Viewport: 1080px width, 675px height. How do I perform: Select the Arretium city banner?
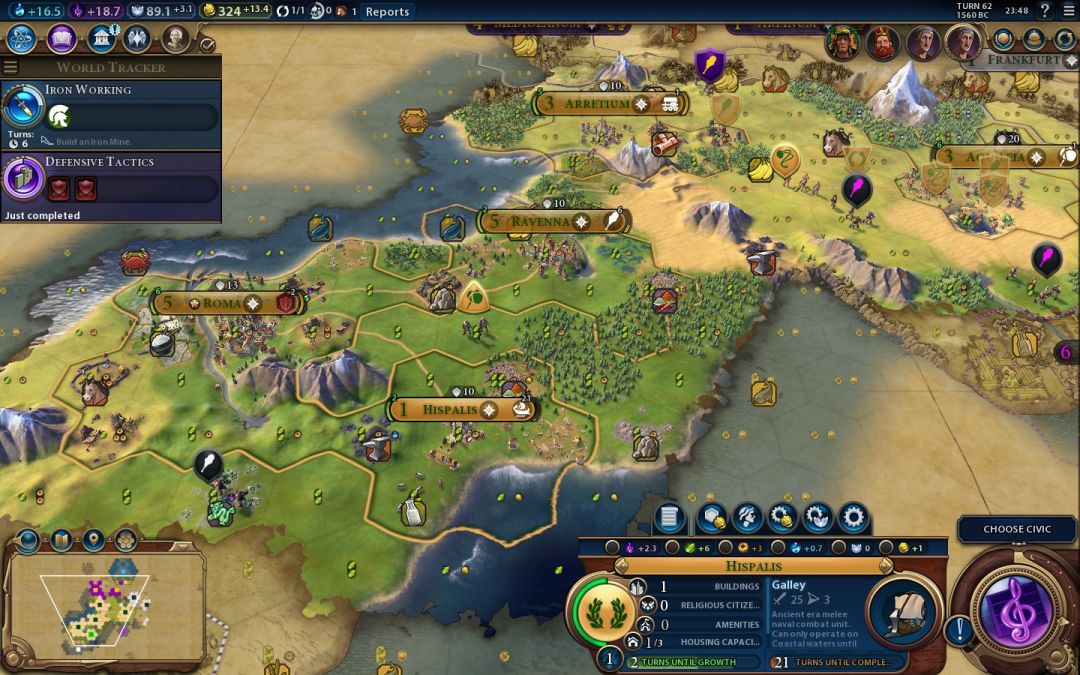tap(596, 103)
